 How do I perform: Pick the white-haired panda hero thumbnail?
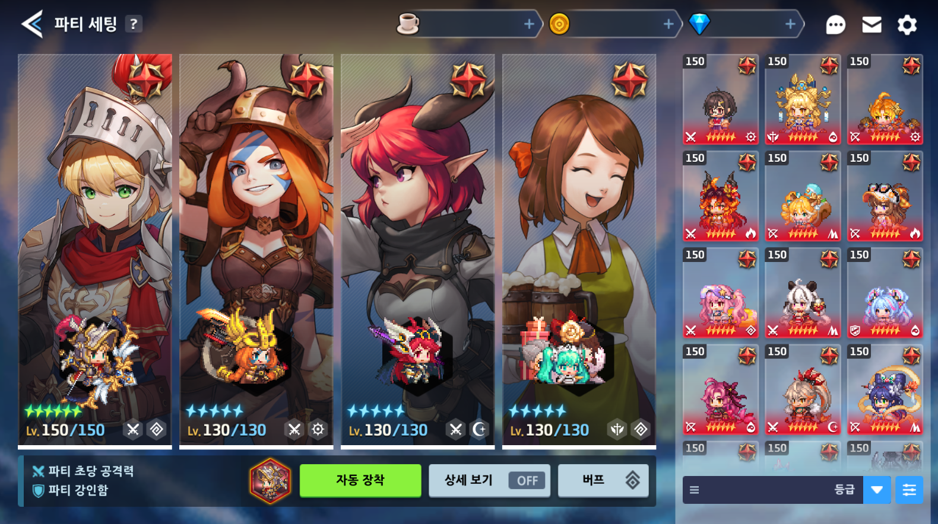[803, 294]
